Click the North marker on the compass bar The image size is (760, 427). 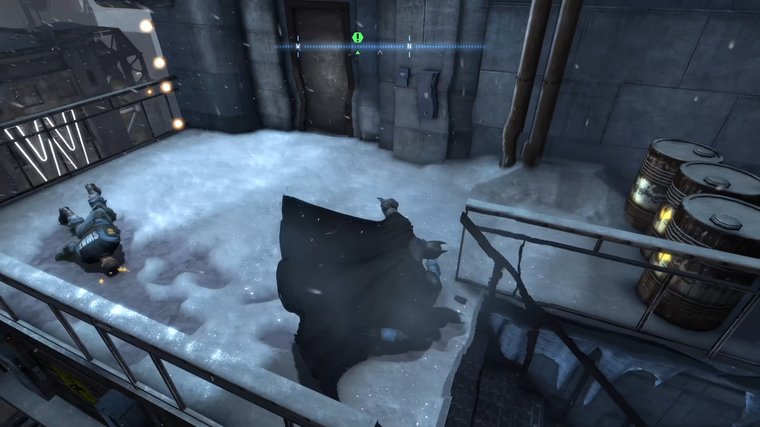[x=409, y=46]
